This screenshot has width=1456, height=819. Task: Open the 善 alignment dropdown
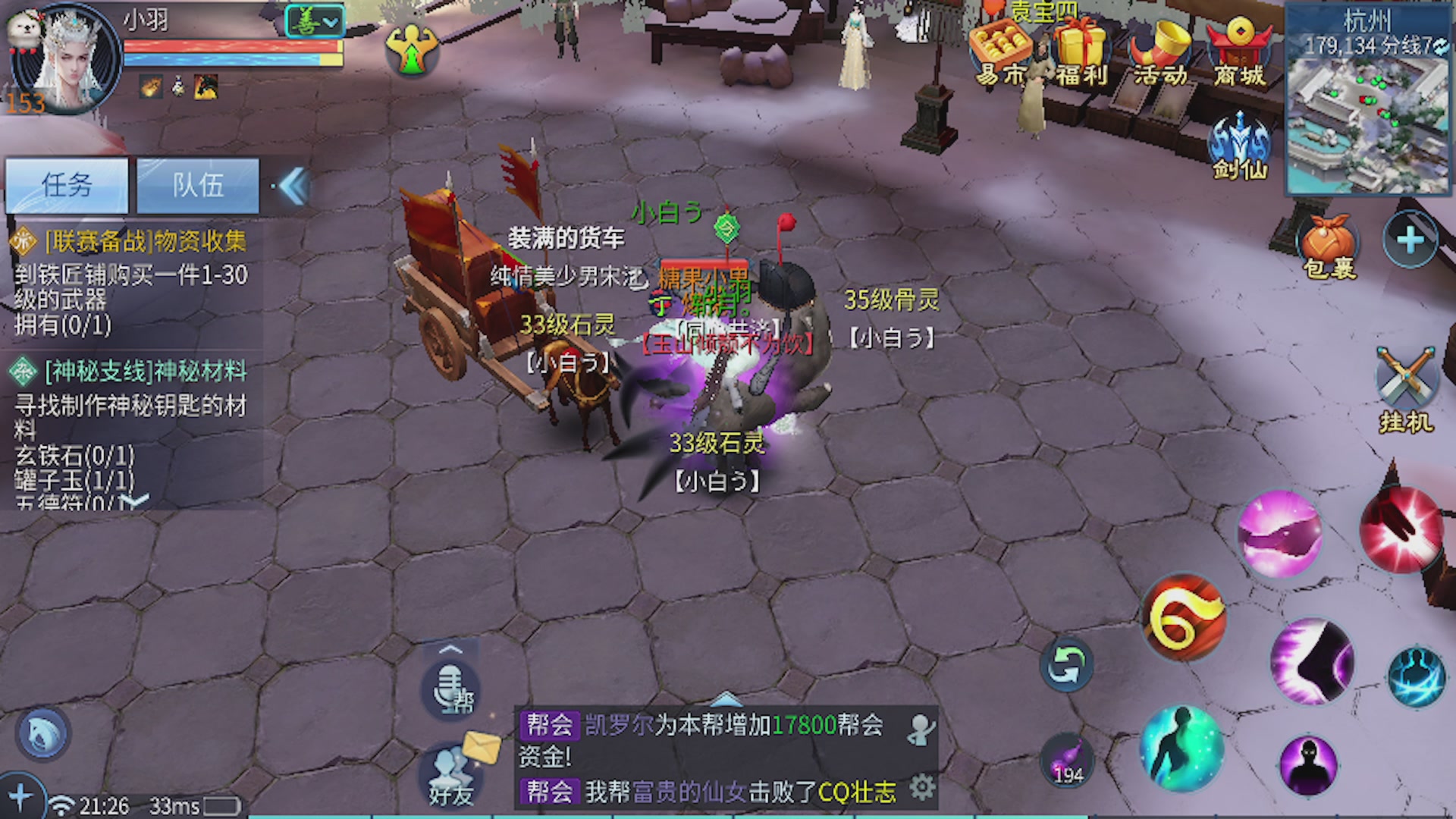[x=314, y=22]
